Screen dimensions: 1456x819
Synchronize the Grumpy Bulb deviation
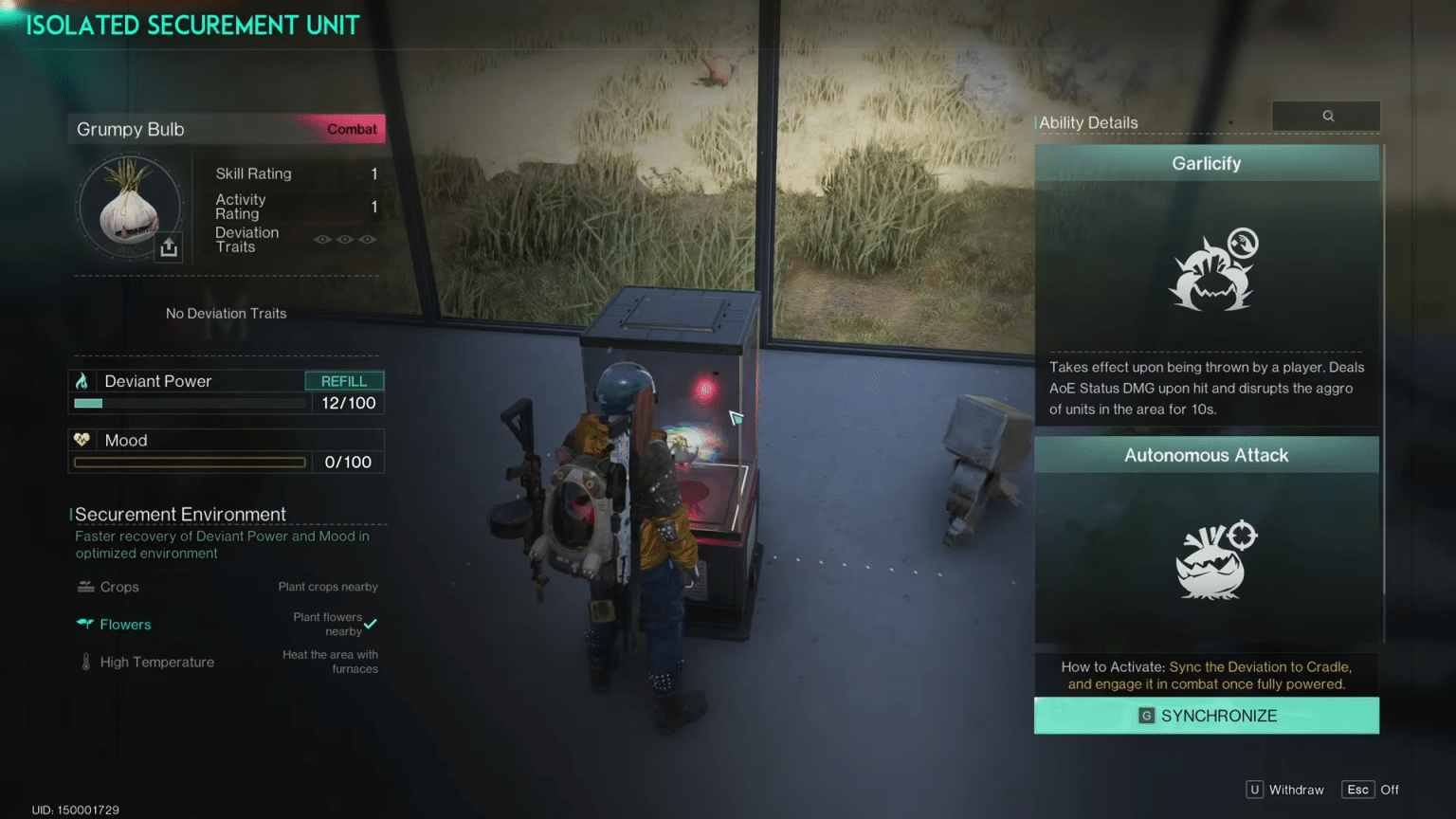click(1206, 716)
